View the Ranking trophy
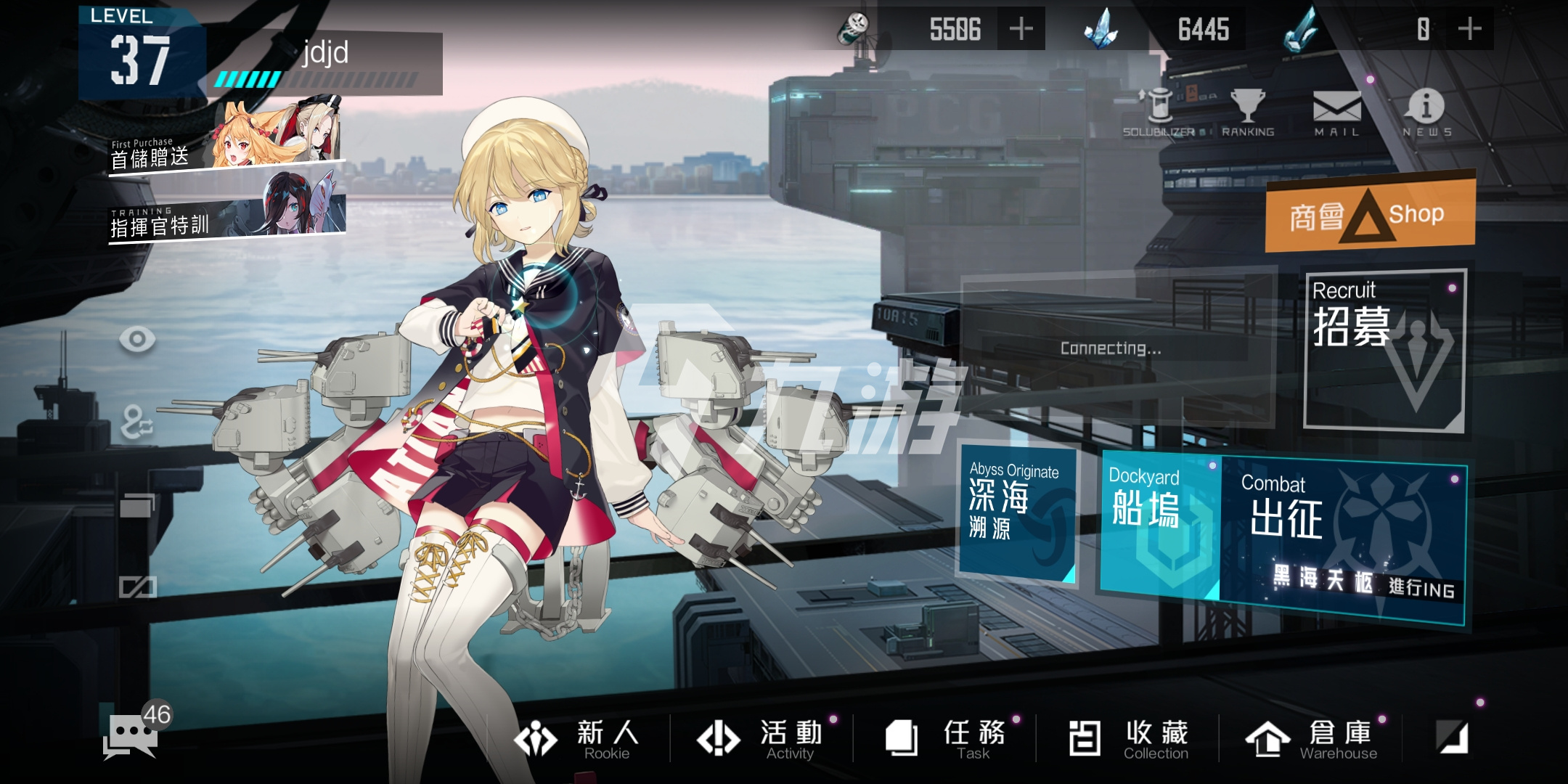Screen dimensions: 1568x784 point(1248,113)
